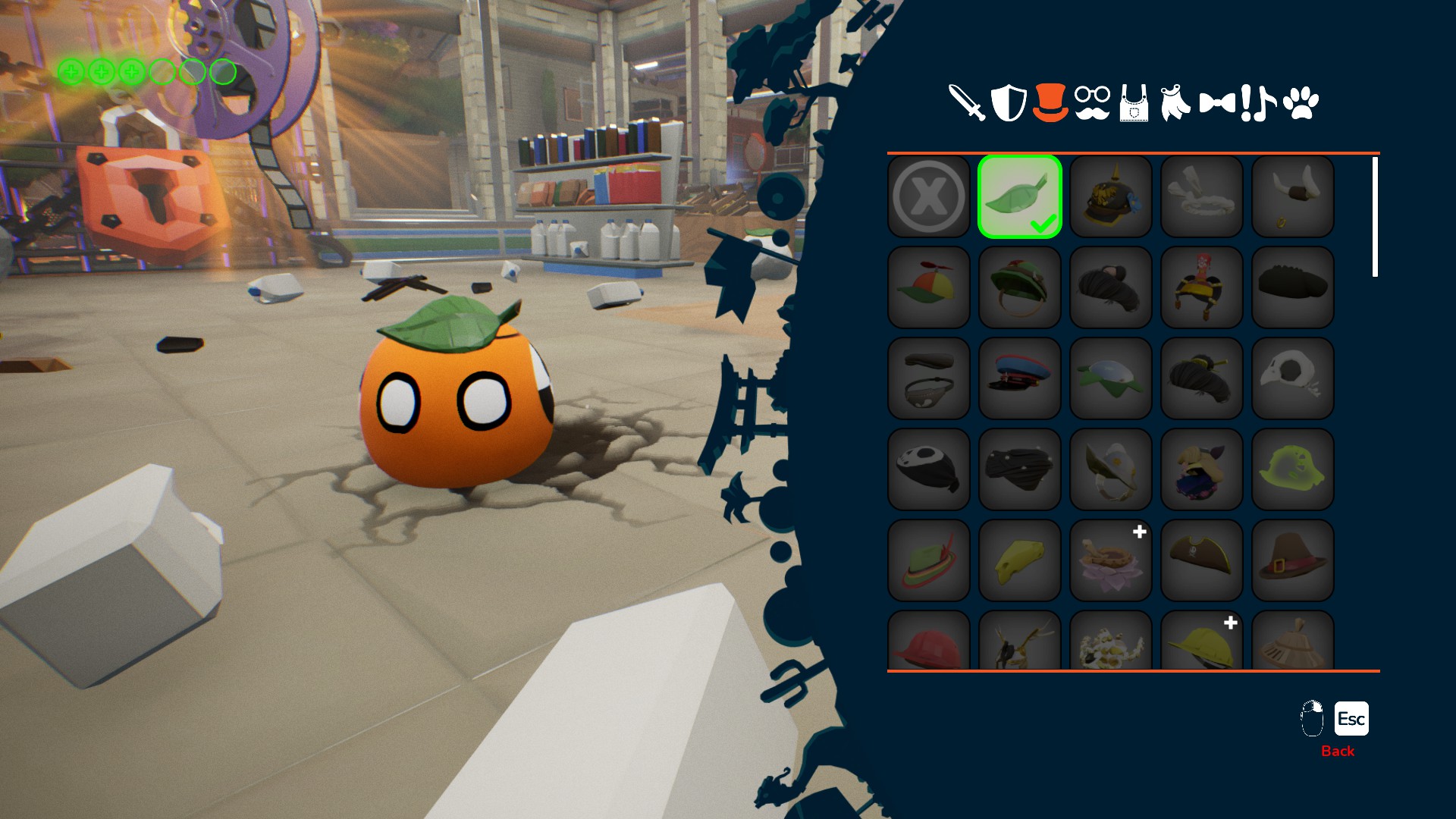The height and width of the screenshot is (819, 1456).
Task: Select the green leaf hat
Action: click(1020, 196)
